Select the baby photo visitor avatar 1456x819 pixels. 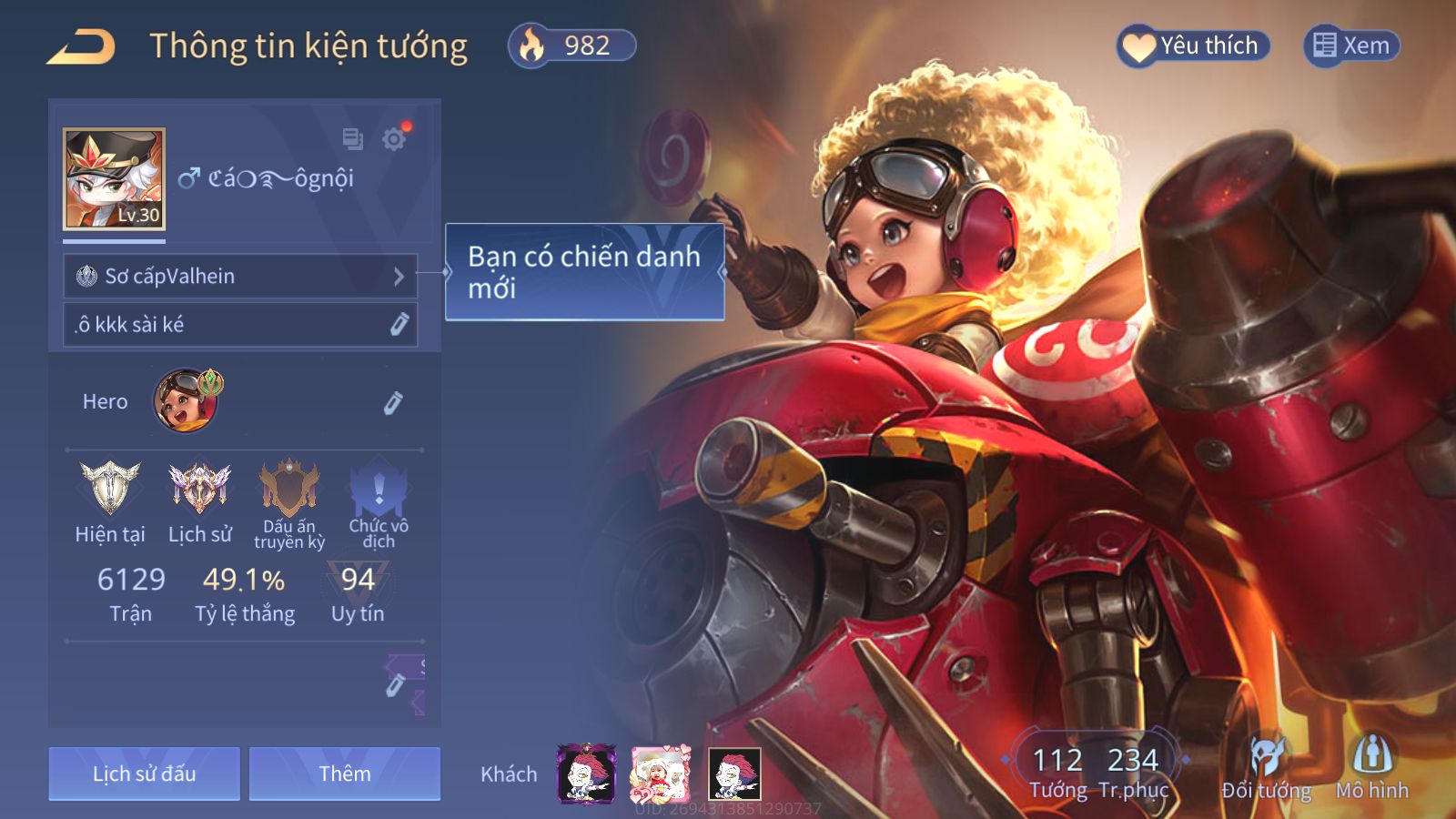coord(661,774)
